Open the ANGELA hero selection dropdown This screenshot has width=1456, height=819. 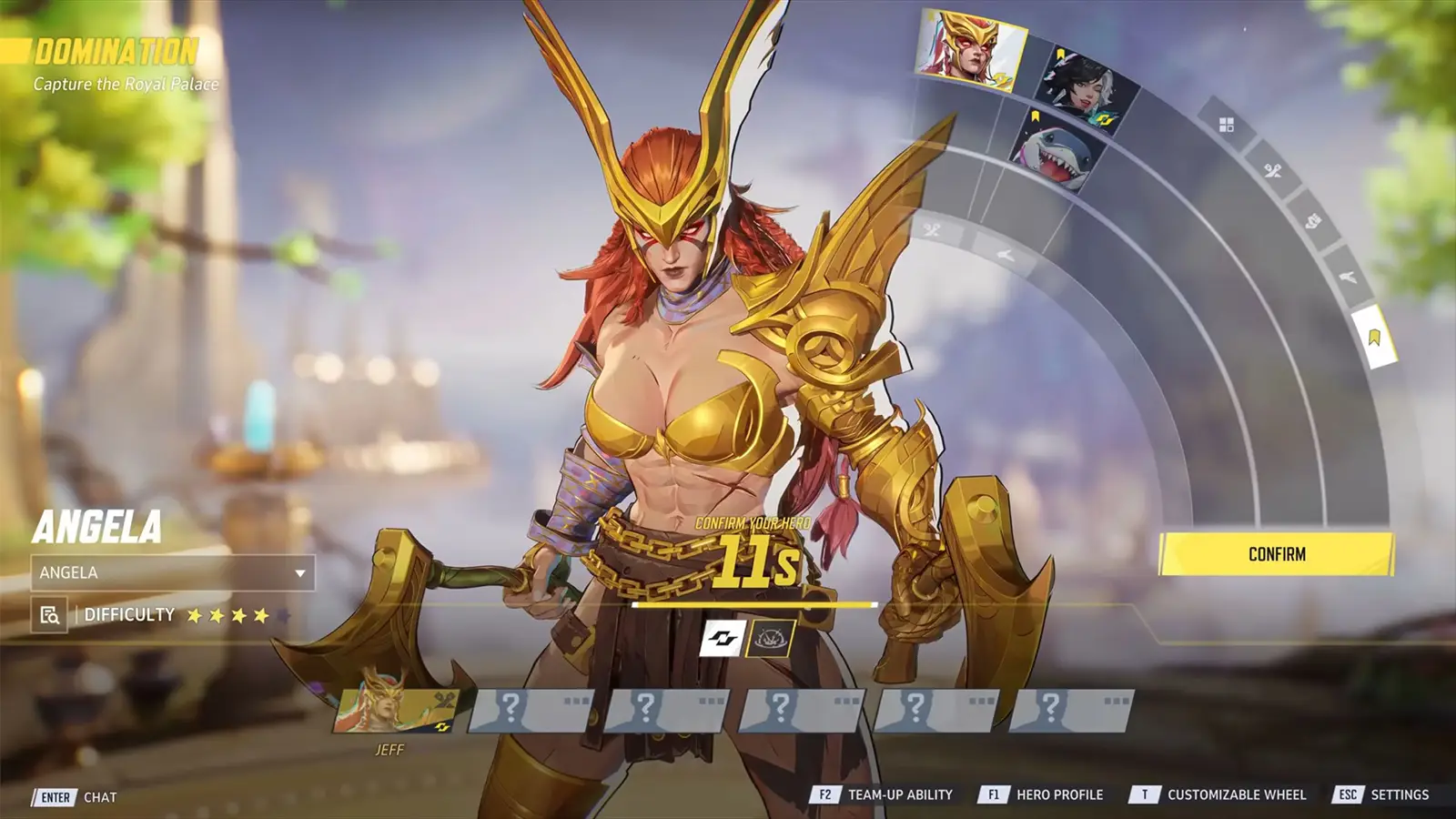coord(173,574)
